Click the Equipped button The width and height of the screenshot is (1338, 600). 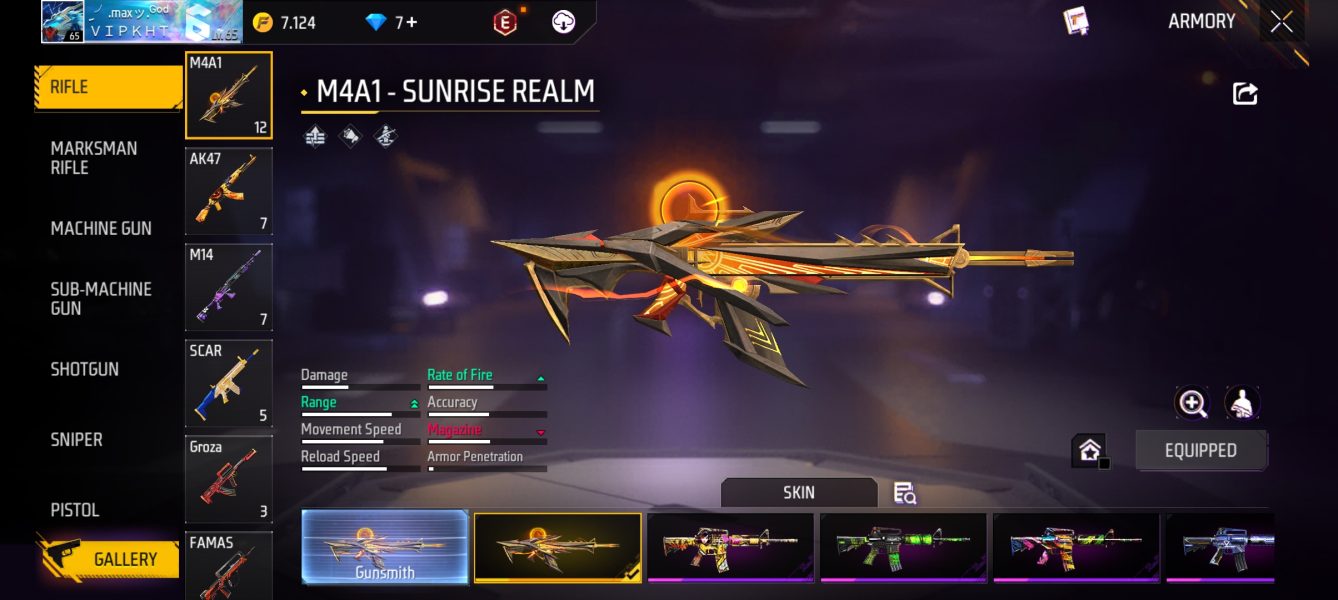(1200, 451)
